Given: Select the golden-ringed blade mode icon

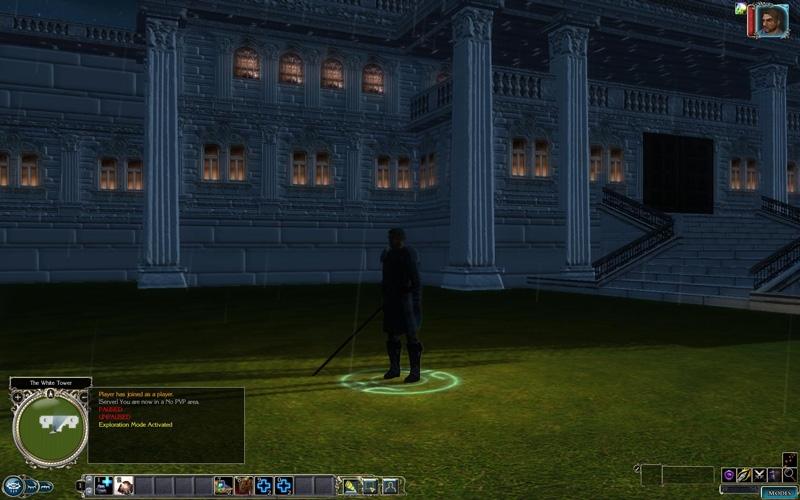Looking at the screenshot, I should (745, 474).
